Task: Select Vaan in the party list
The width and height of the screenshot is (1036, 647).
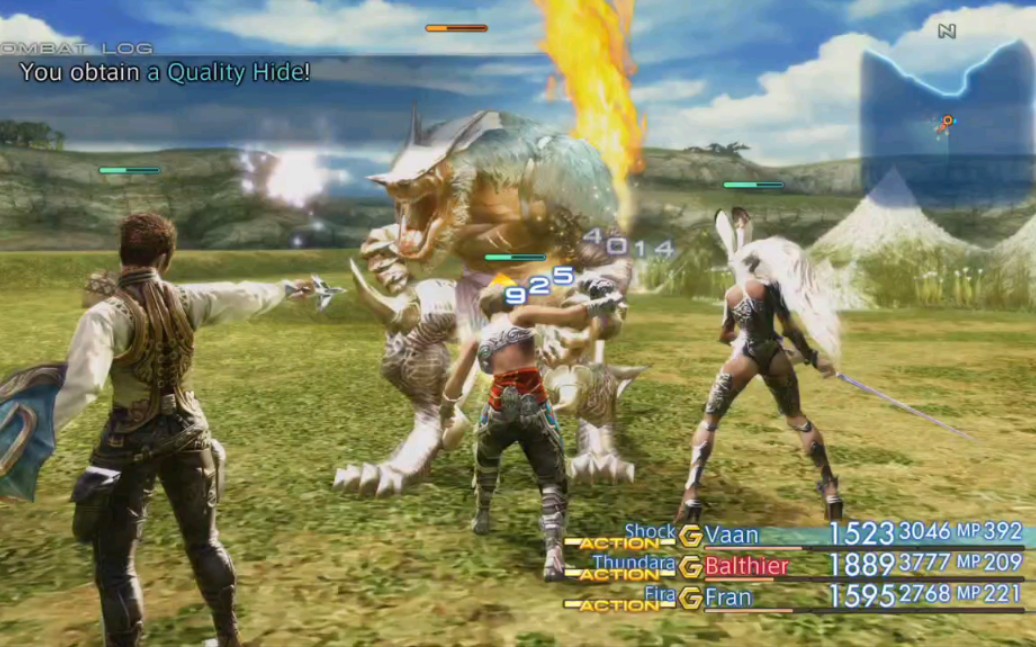Action: (732, 535)
